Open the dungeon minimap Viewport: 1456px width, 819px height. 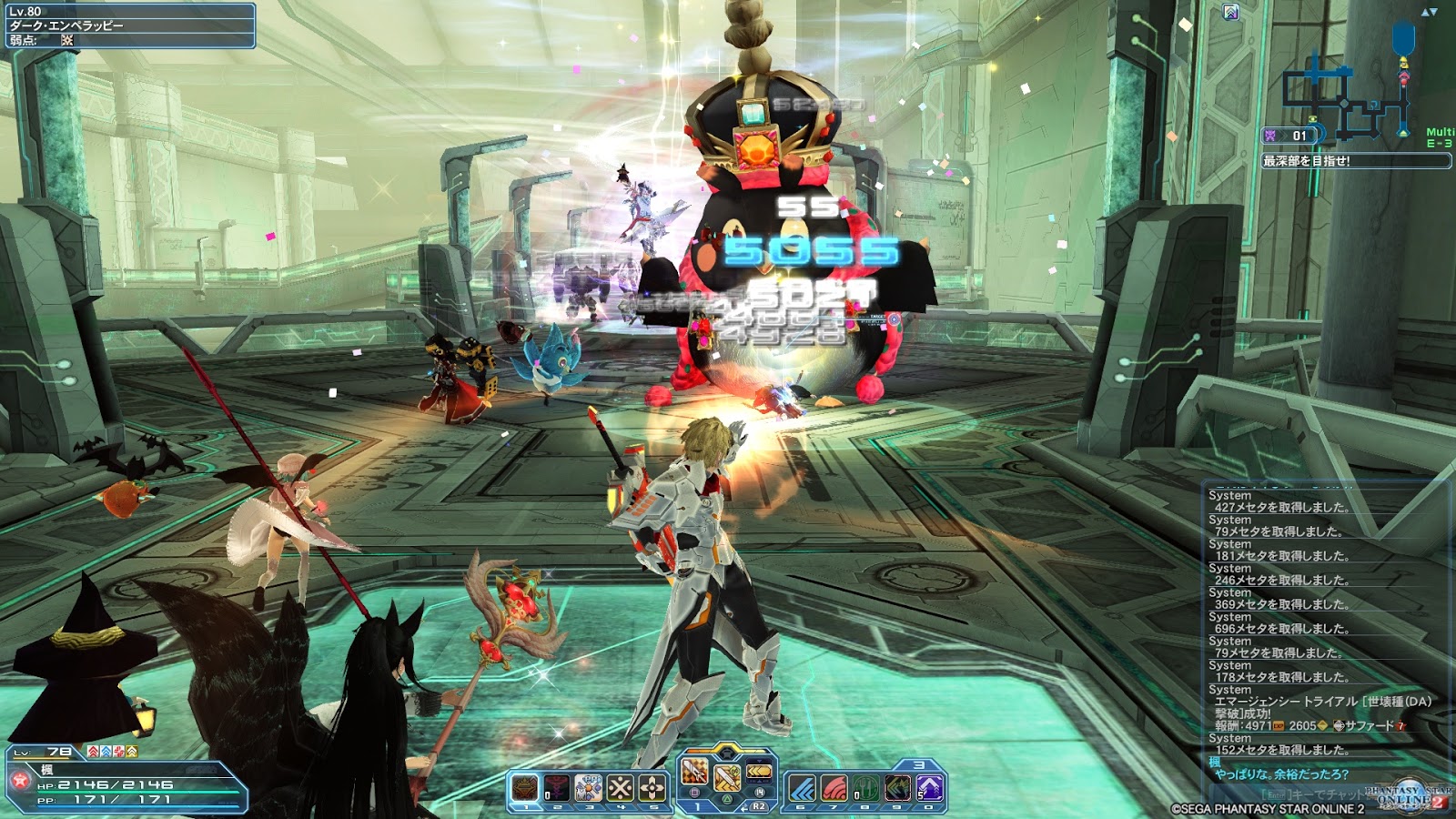click(1347, 96)
